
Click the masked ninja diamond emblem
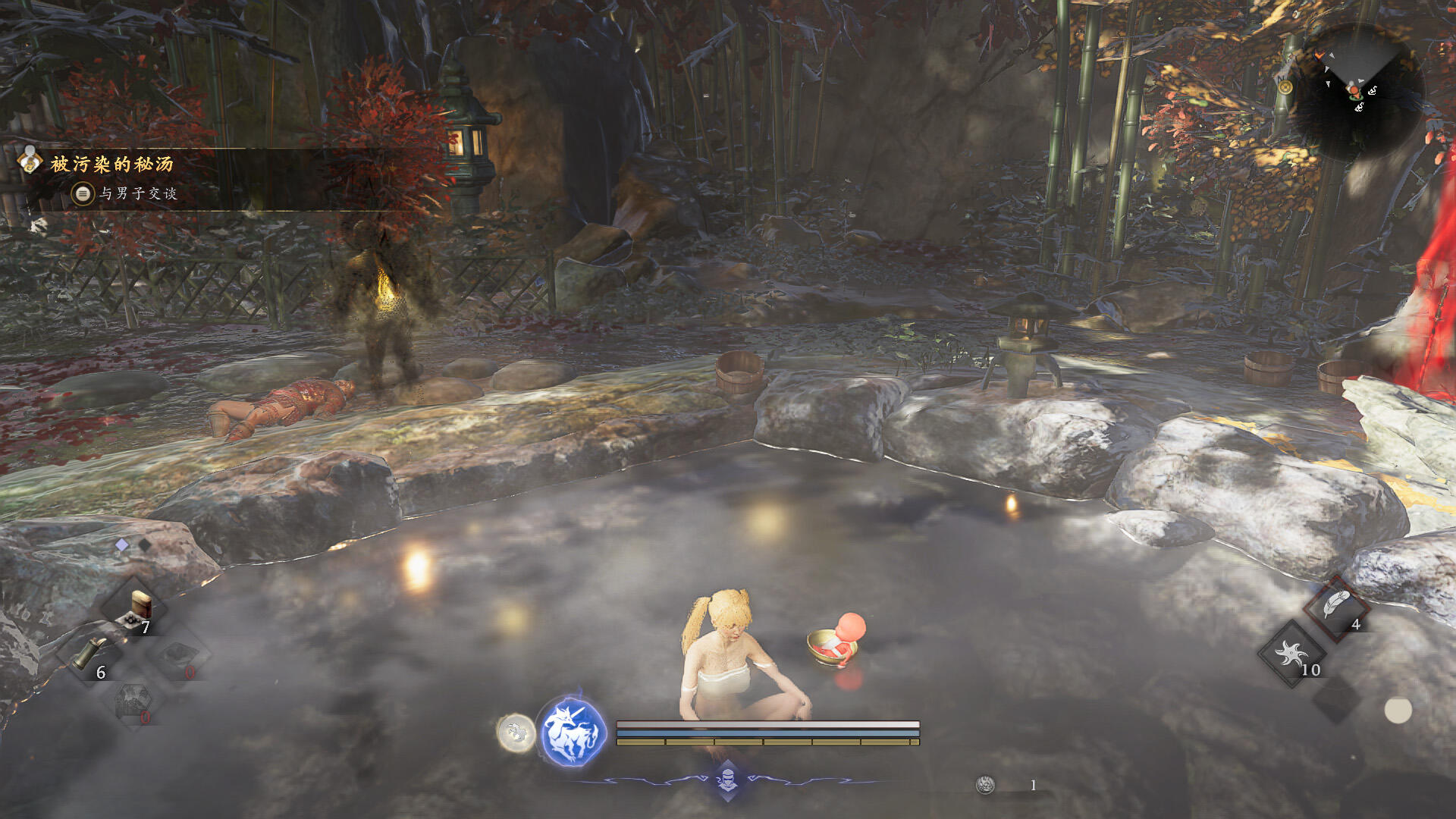tap(727, 780)
